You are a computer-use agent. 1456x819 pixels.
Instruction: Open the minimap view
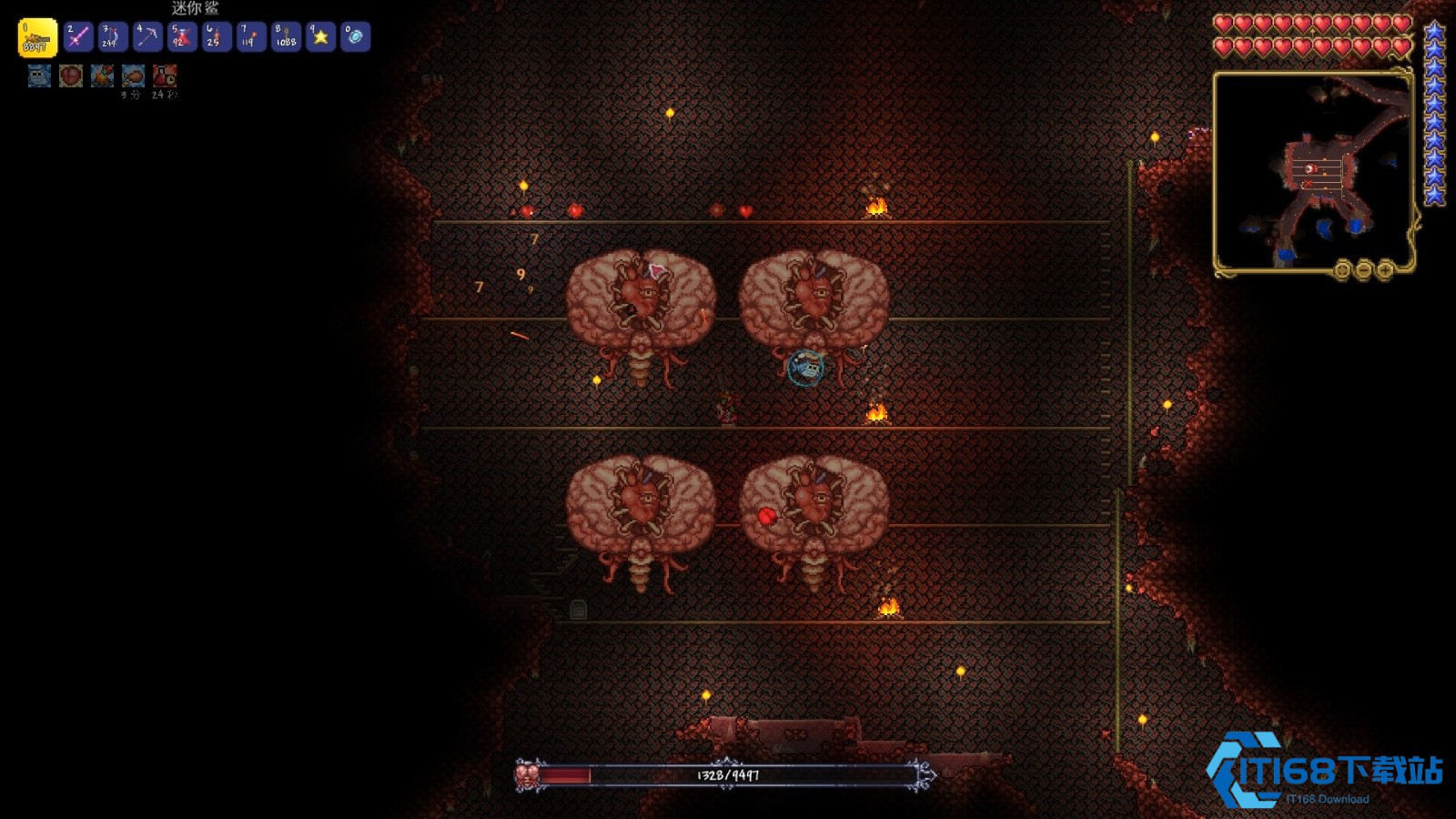(1312, 170)
